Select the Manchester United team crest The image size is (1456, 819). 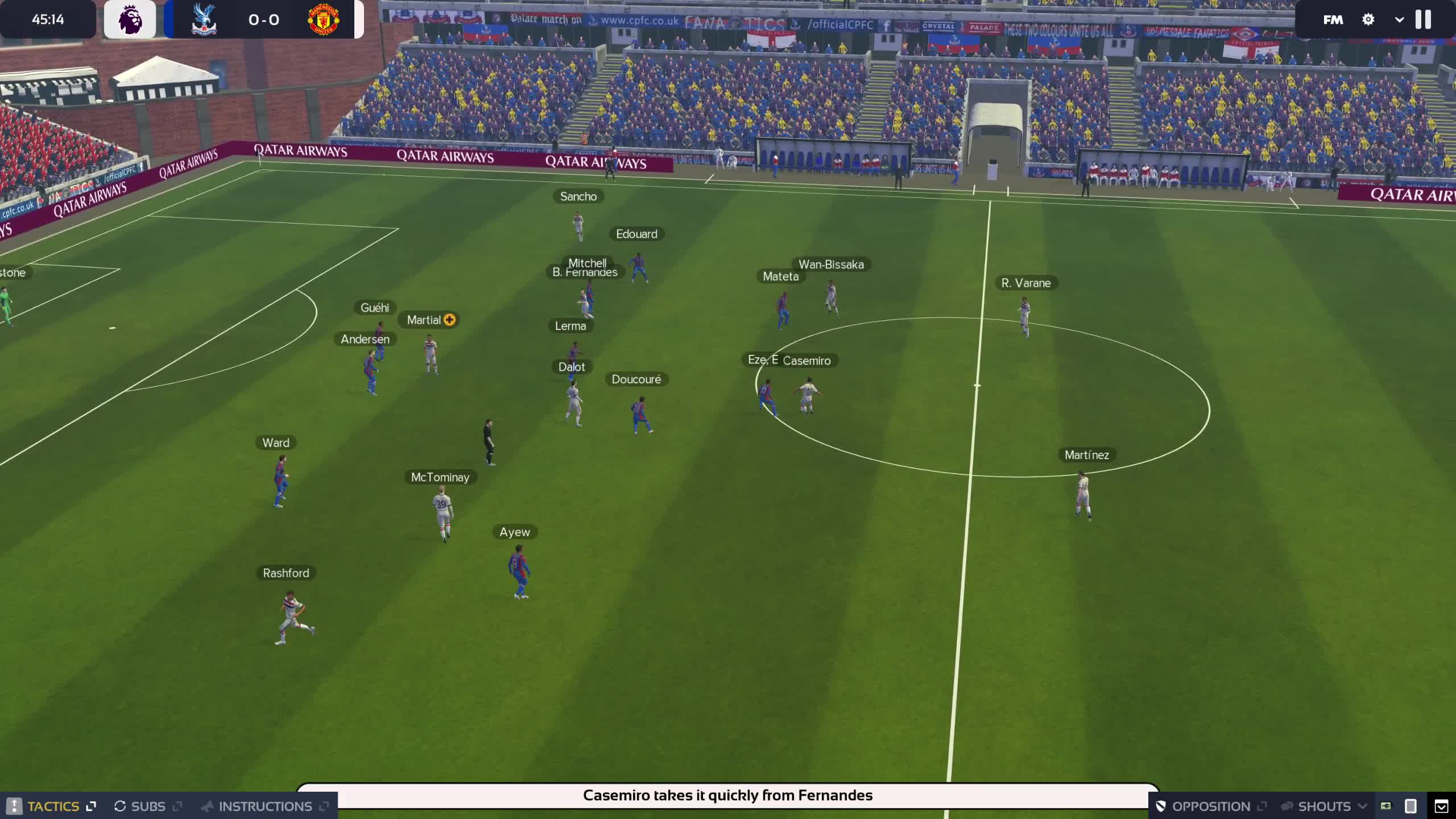pos(323,19)
